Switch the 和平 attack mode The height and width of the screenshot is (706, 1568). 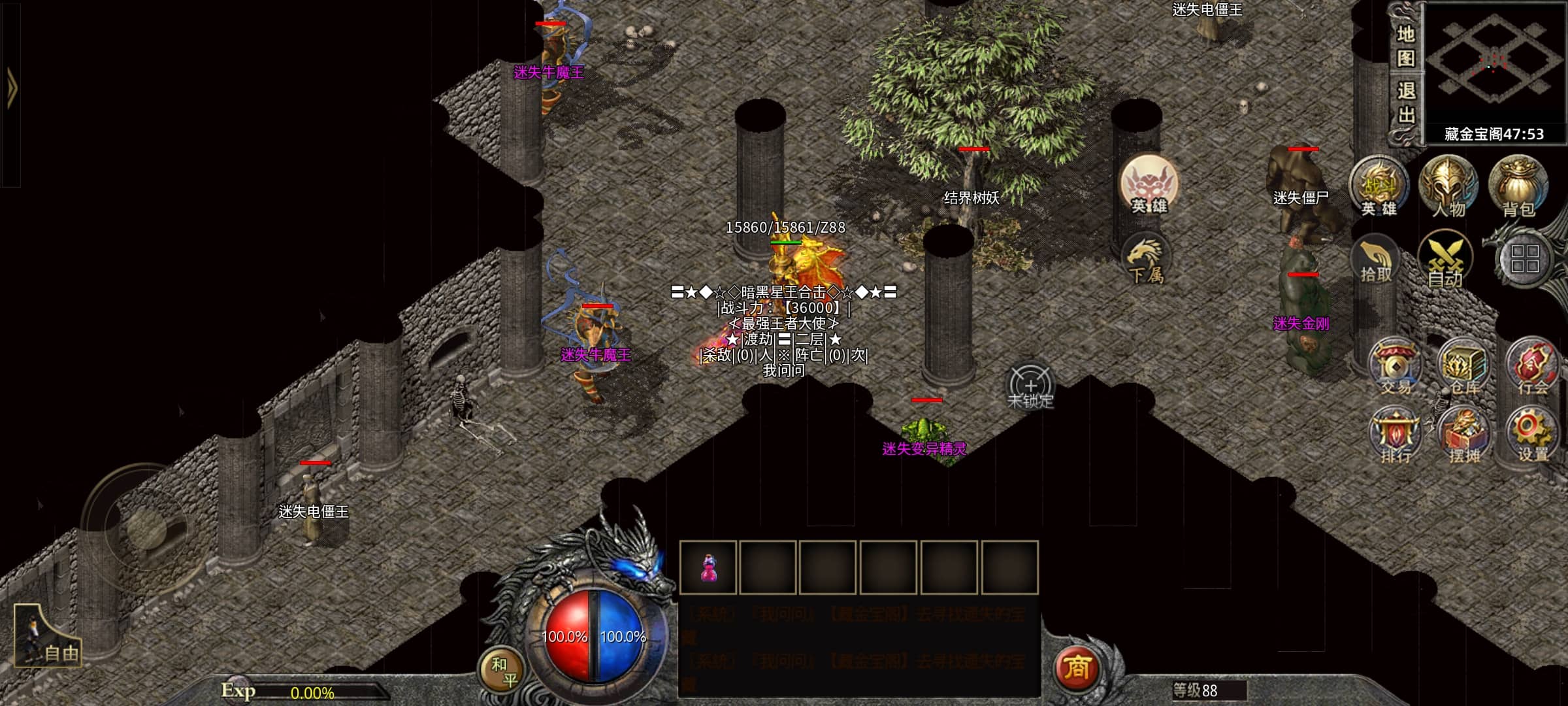pos(502,671)
